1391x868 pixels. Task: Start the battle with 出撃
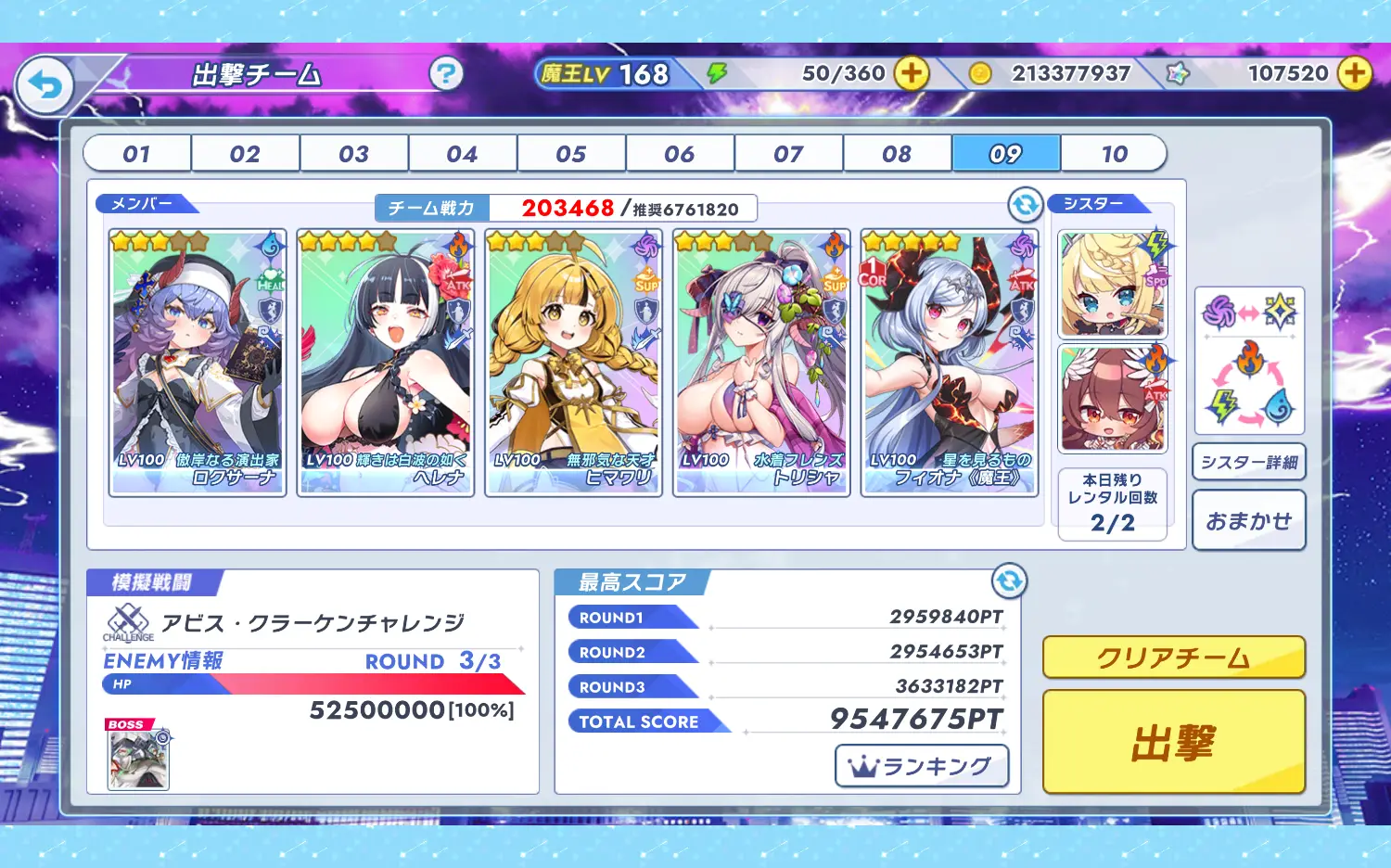click(1174, 742)
